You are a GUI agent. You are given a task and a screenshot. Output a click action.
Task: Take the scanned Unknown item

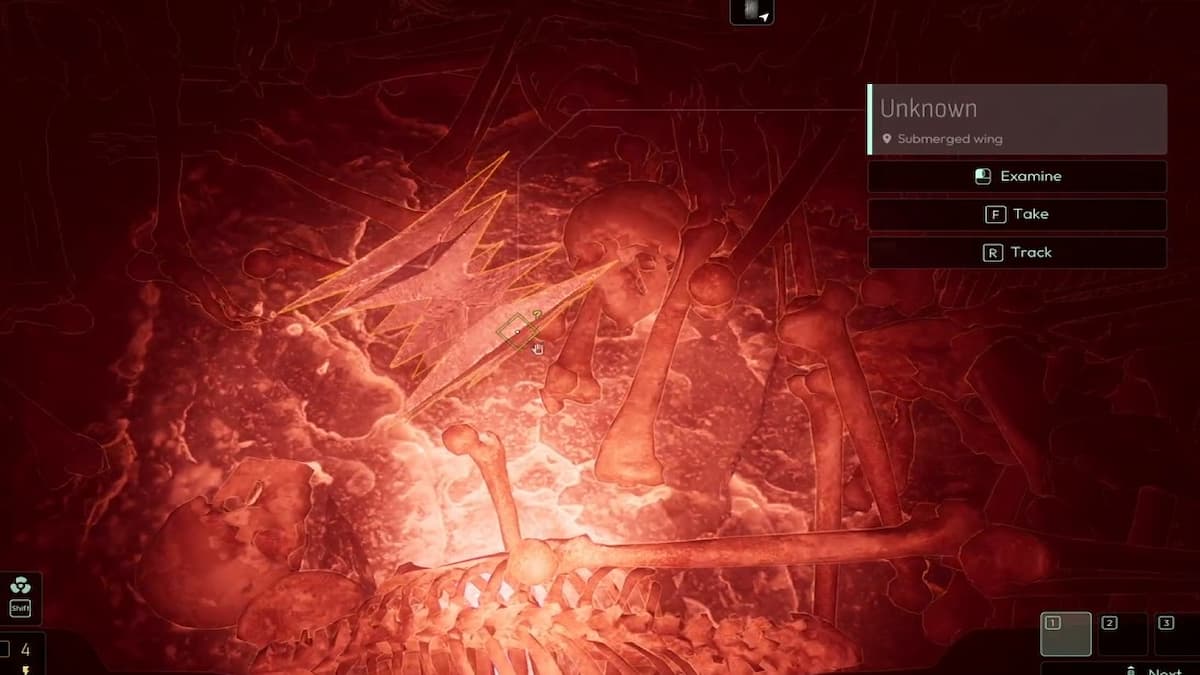1017,214
